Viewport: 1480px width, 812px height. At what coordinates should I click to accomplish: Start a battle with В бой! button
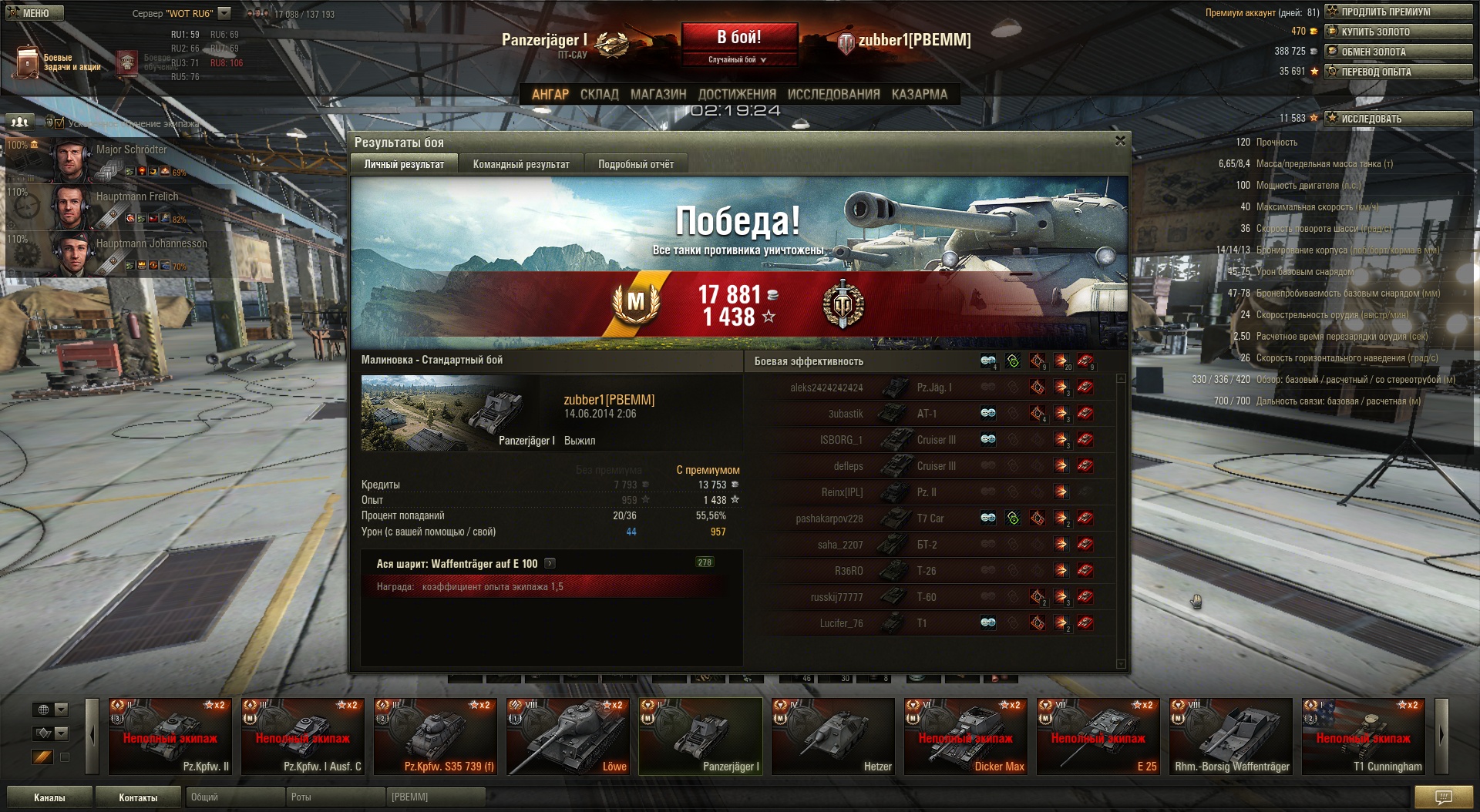738,38
